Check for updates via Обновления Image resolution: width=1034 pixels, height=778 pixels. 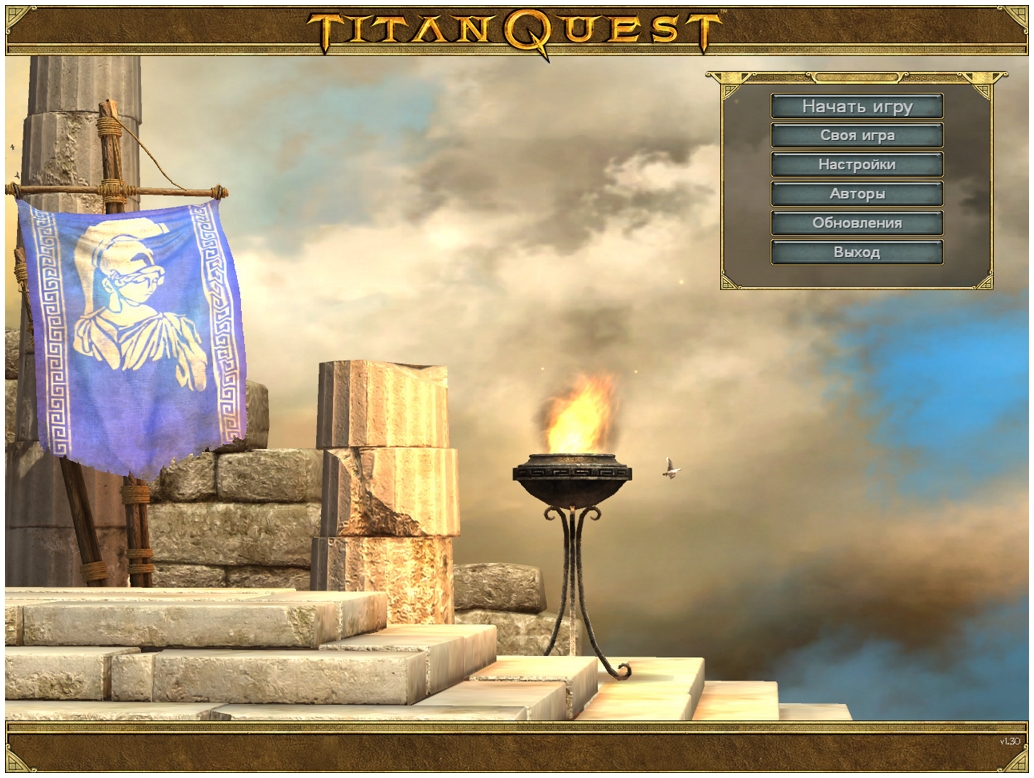[x=857, y=223]
